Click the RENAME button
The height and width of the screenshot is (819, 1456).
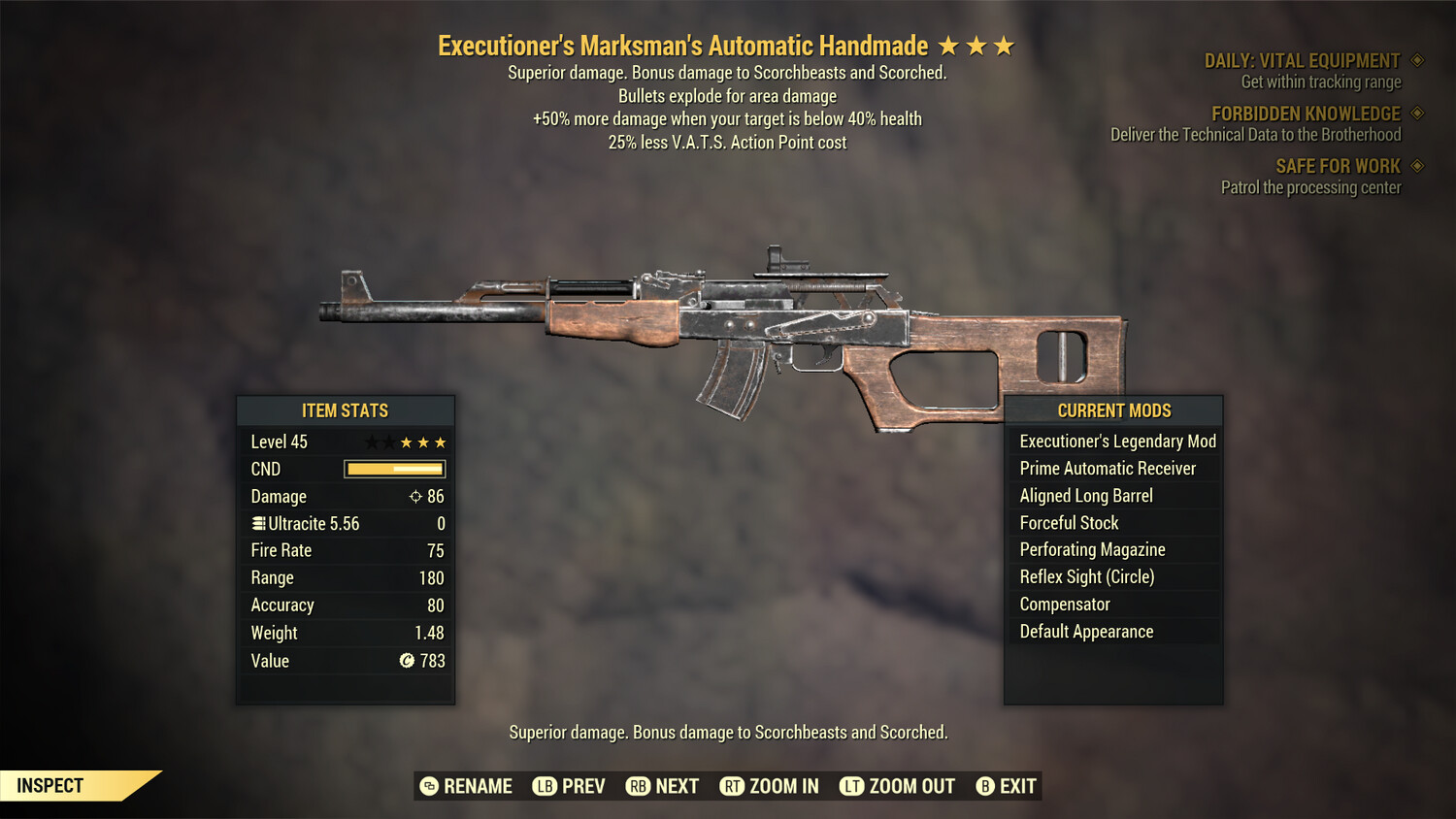pos(478,786)
